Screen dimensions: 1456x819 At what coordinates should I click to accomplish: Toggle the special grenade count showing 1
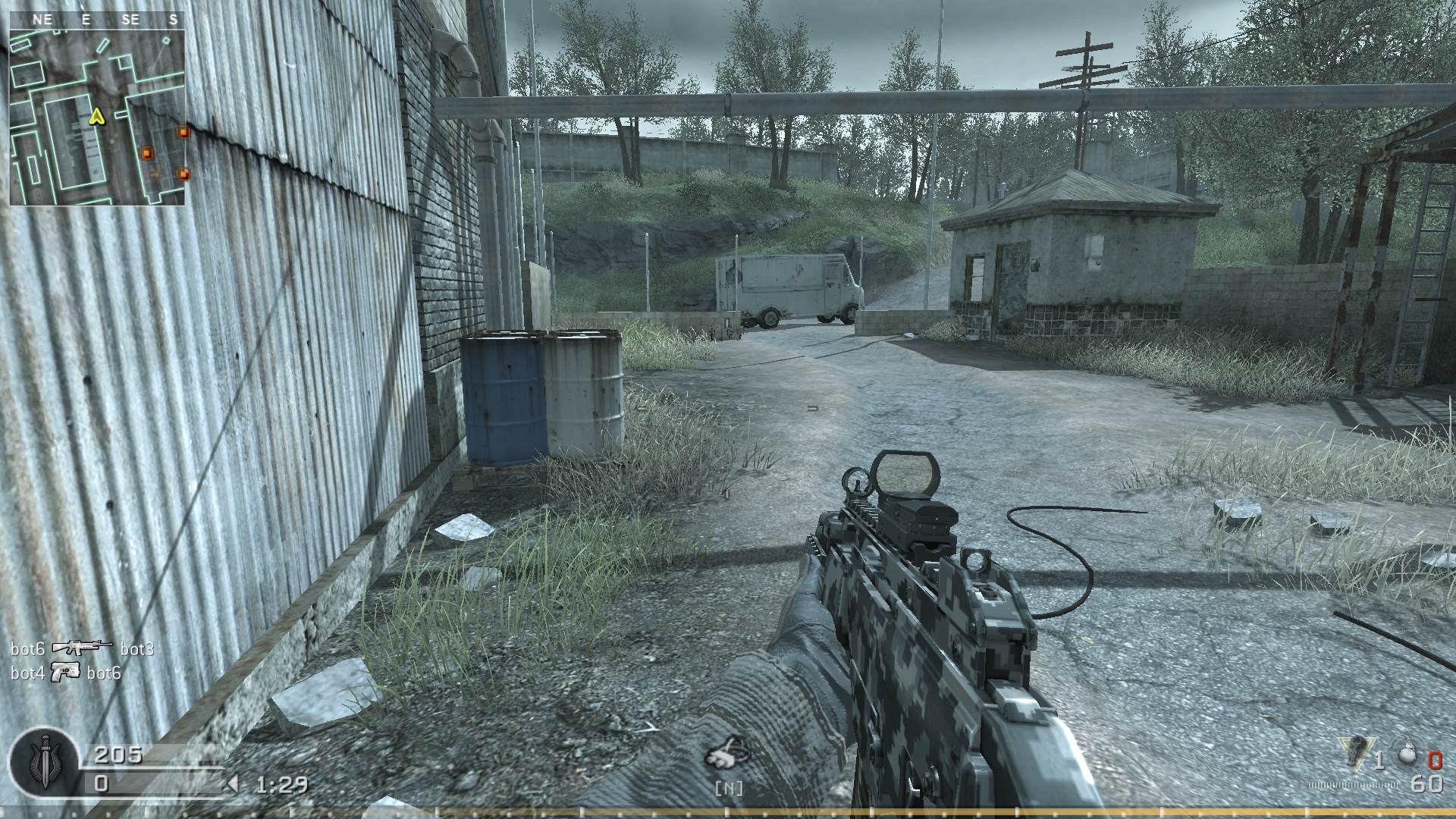(1380, 761)
